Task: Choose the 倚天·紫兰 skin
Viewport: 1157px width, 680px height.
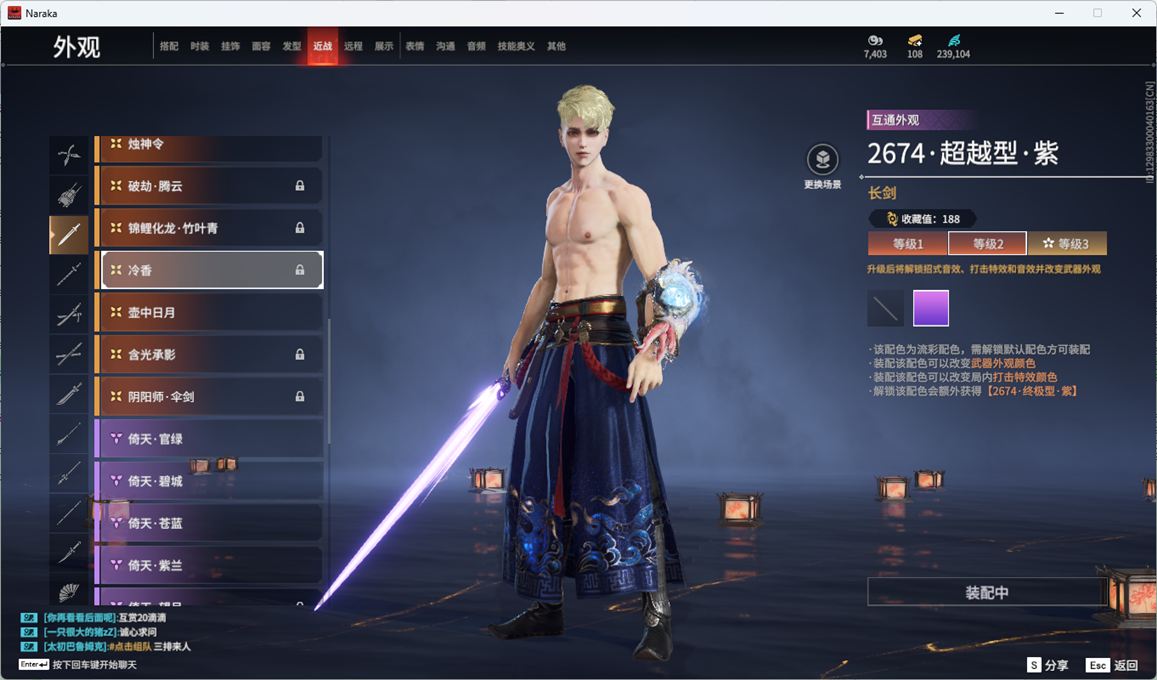Action: point(208,565)
